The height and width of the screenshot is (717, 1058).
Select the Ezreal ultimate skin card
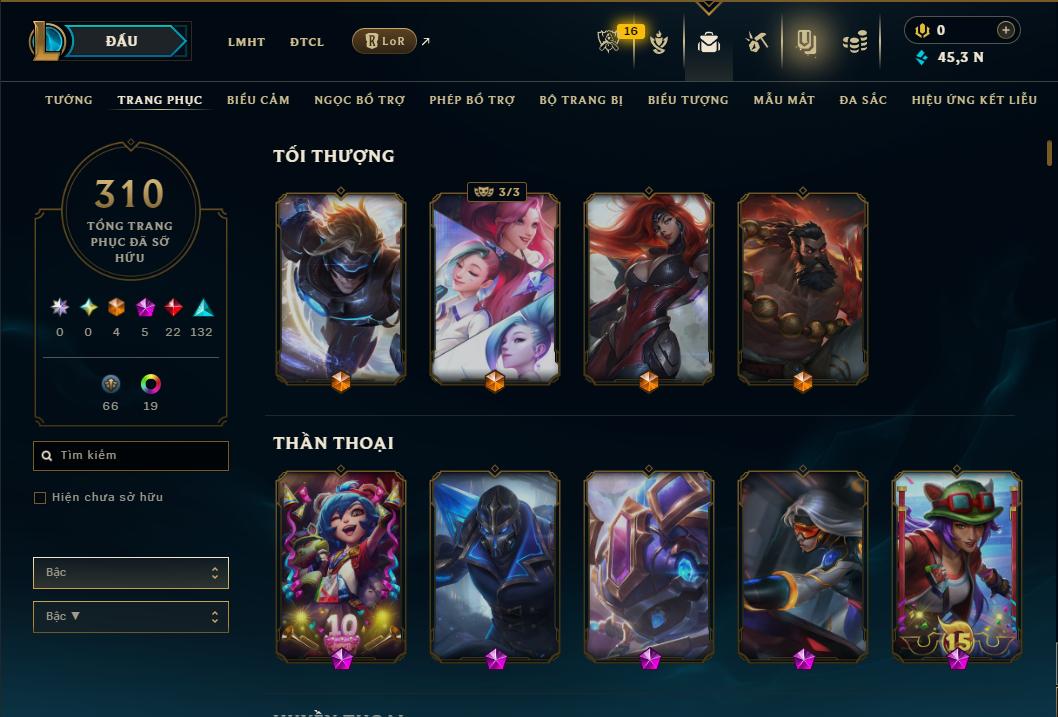tap(341, 287)
